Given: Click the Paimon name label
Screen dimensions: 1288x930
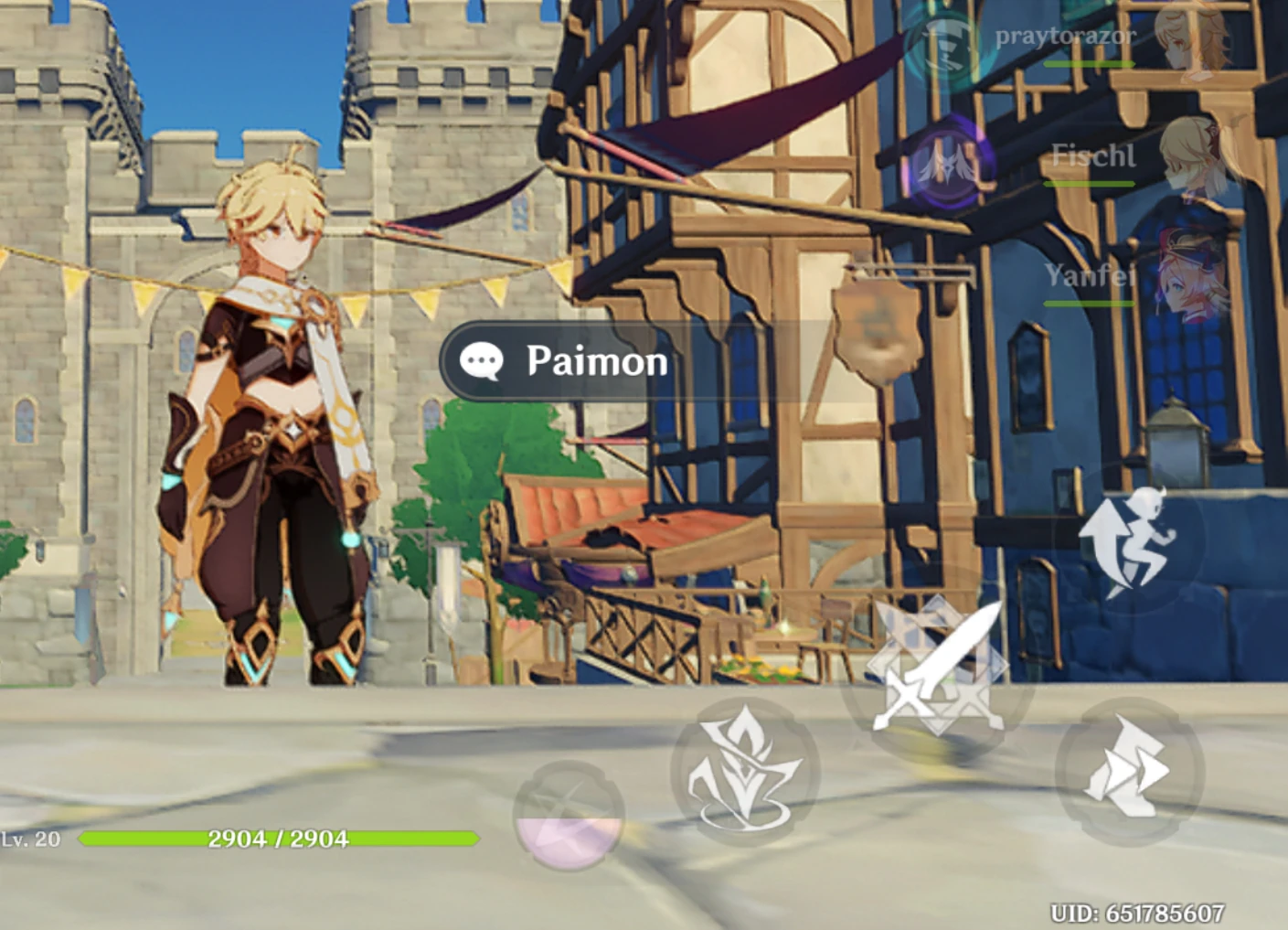Looking at the screenshot, I should [594, 360].
